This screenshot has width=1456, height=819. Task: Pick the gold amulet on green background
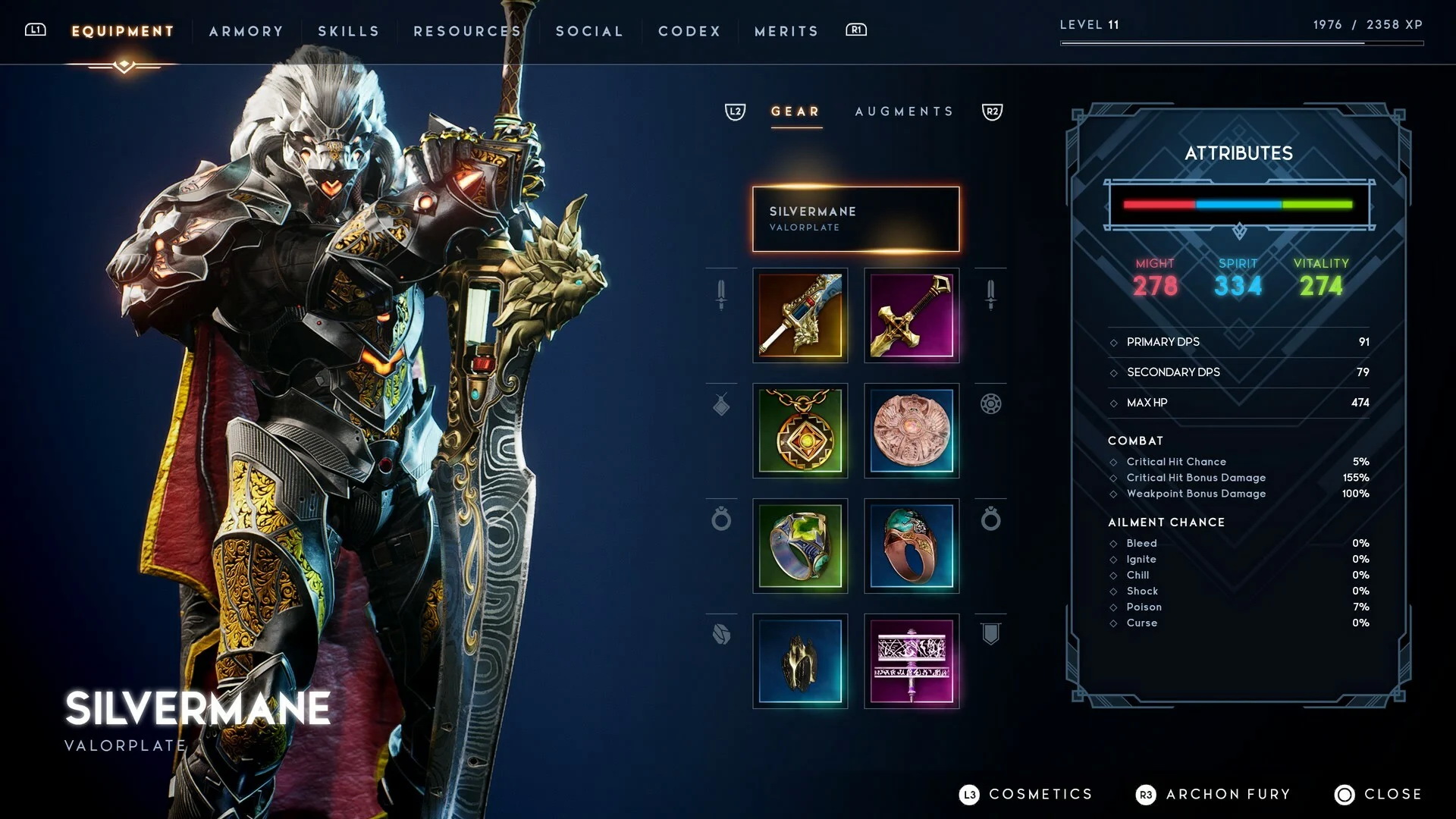tap(800, 431)
